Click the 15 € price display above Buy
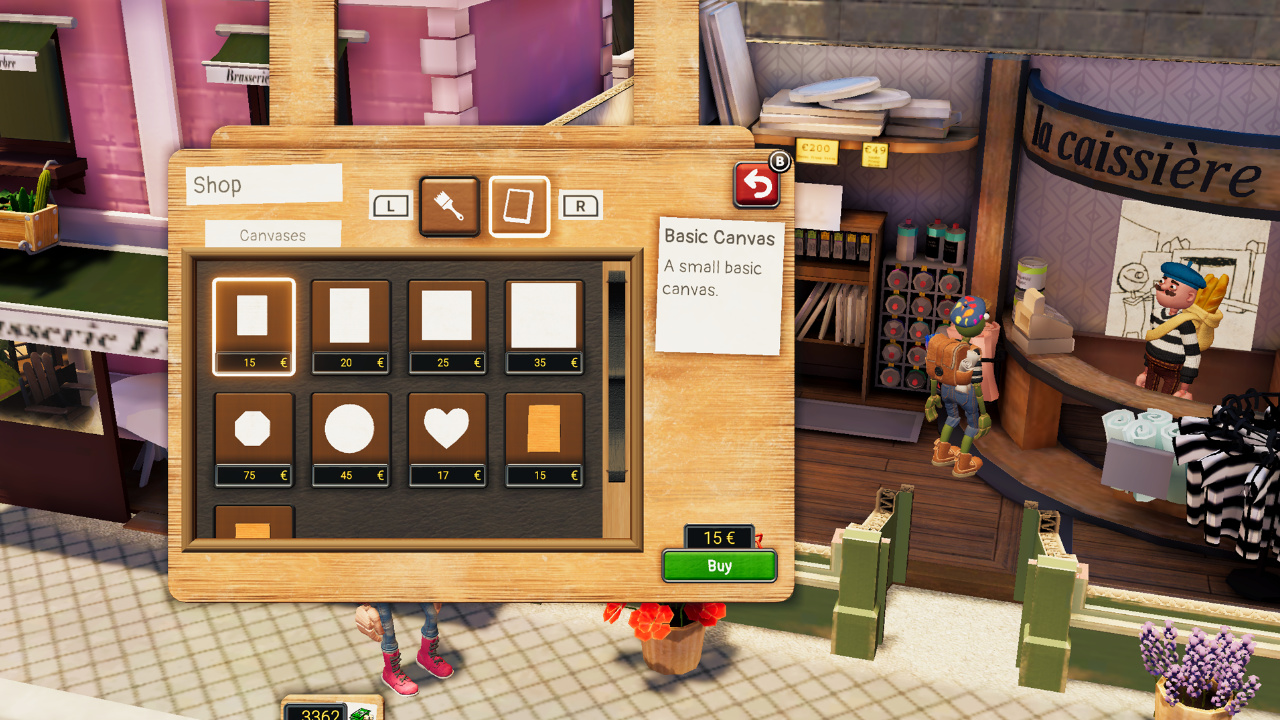 coord(719,538)
